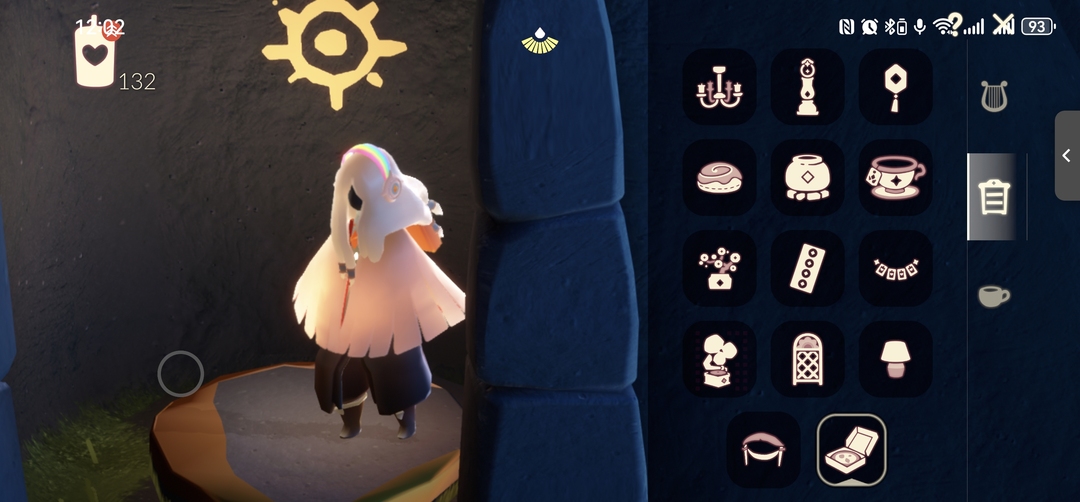This screenshot has height=502, width=1080.
Task: Select the table lamp prop
Action: [x=895, y=358]
